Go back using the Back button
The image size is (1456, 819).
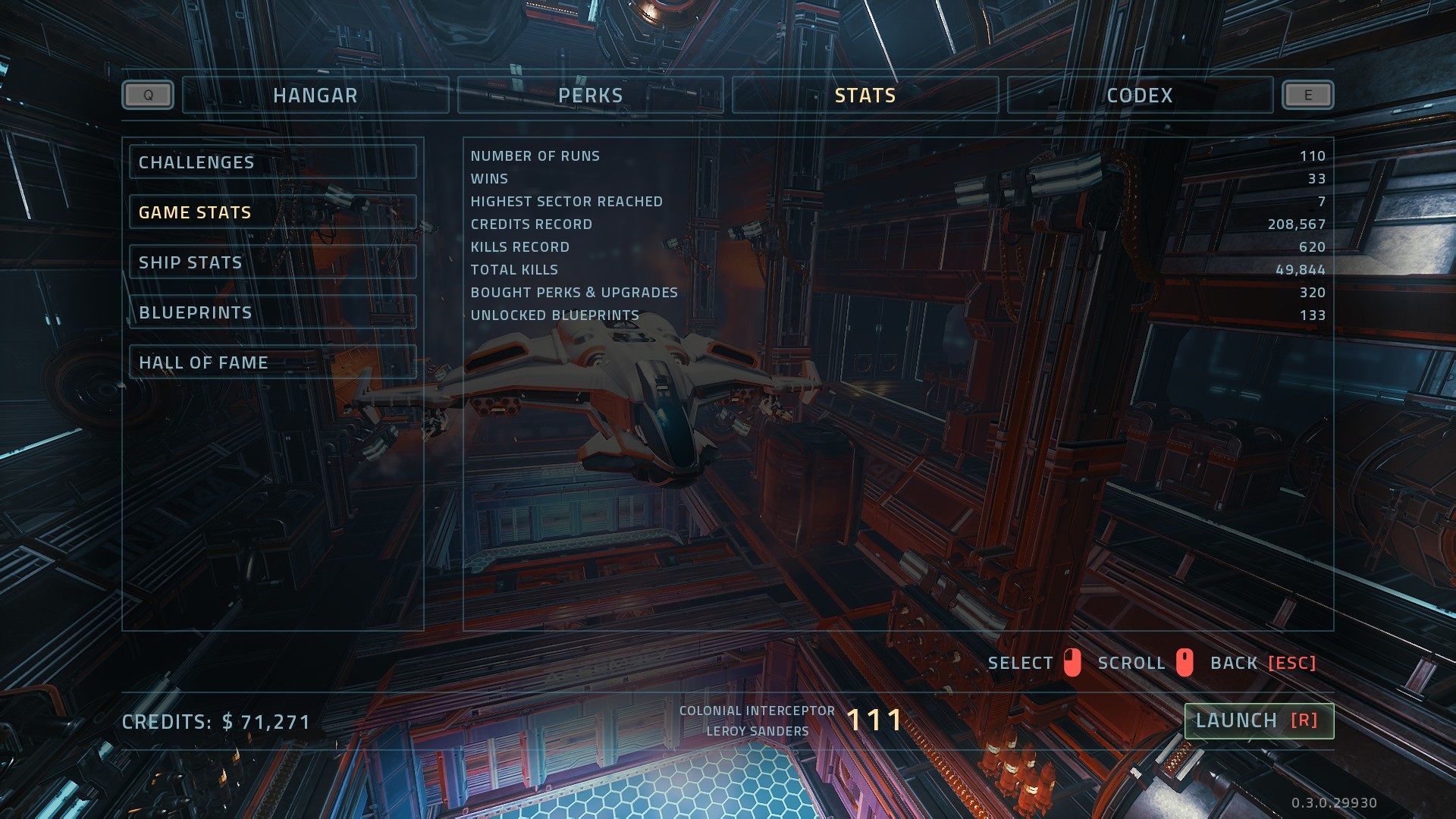pos(1263,663)
